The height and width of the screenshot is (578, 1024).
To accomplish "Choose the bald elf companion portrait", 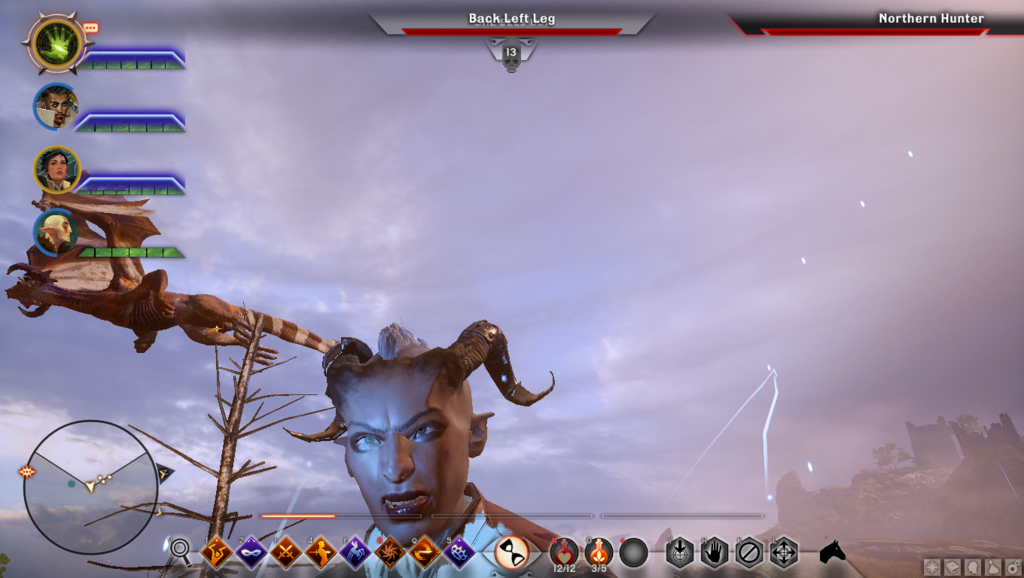I will click(55, 232).
